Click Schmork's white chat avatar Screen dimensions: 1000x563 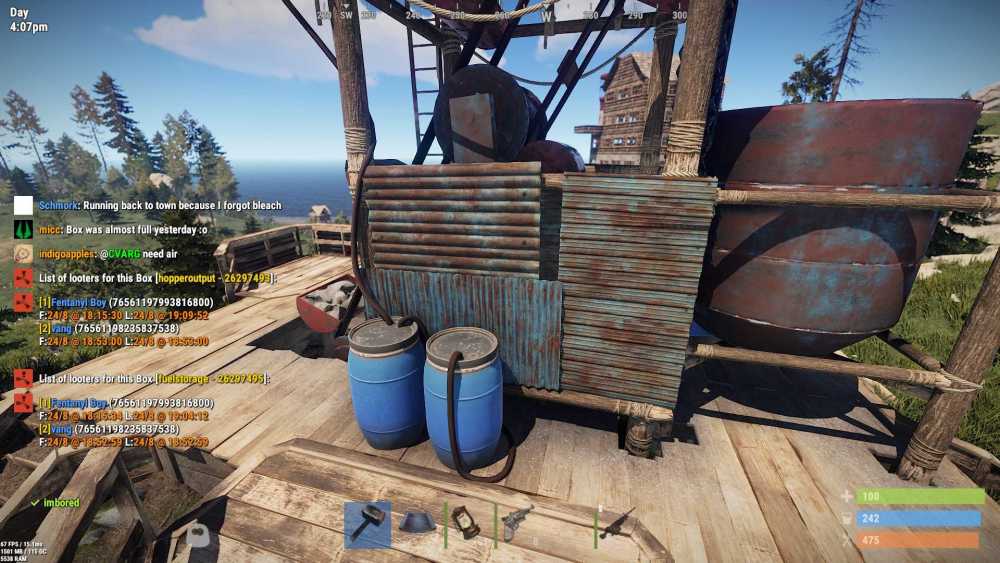point(23,205)
